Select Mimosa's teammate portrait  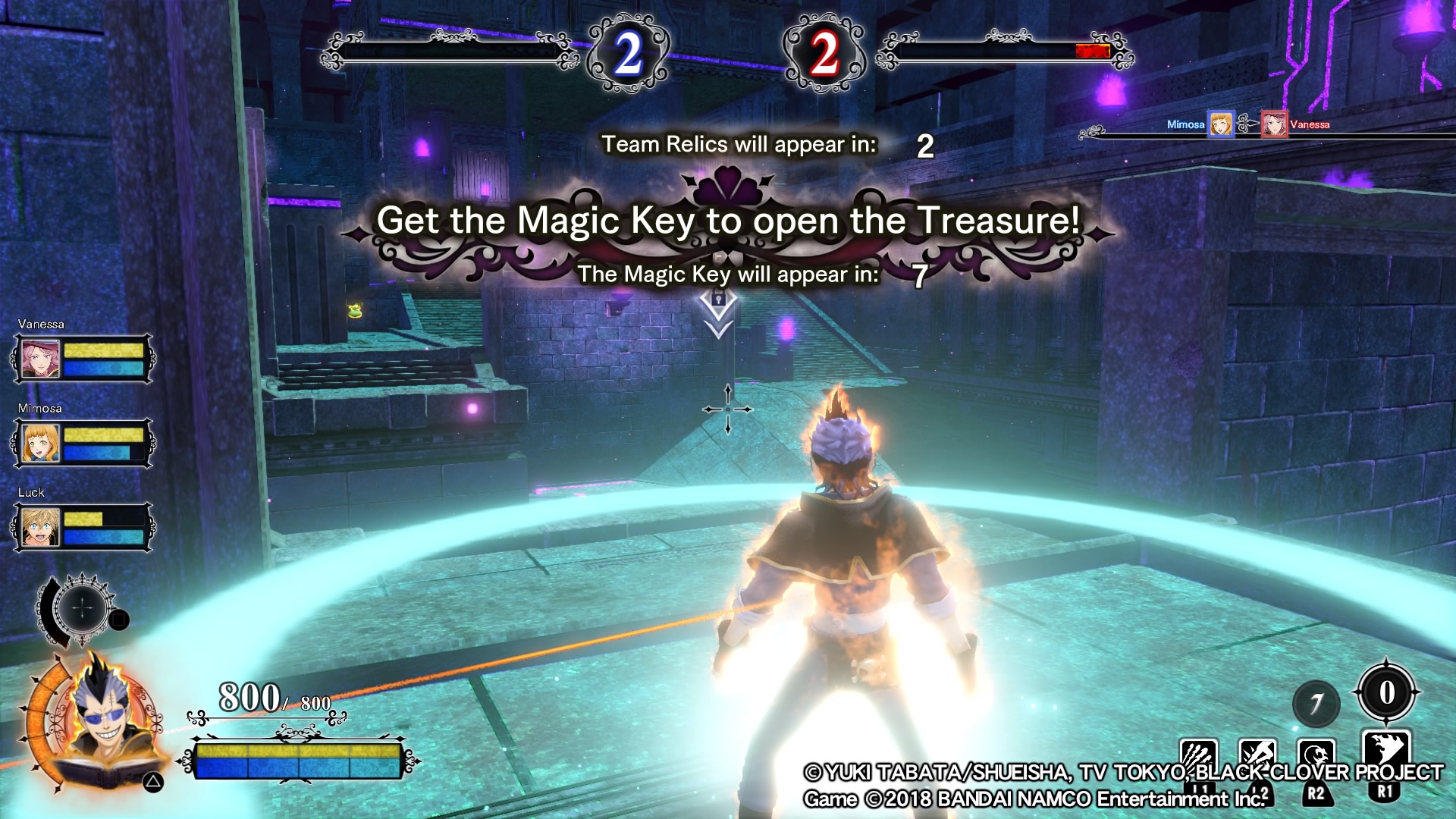point(40,443)
